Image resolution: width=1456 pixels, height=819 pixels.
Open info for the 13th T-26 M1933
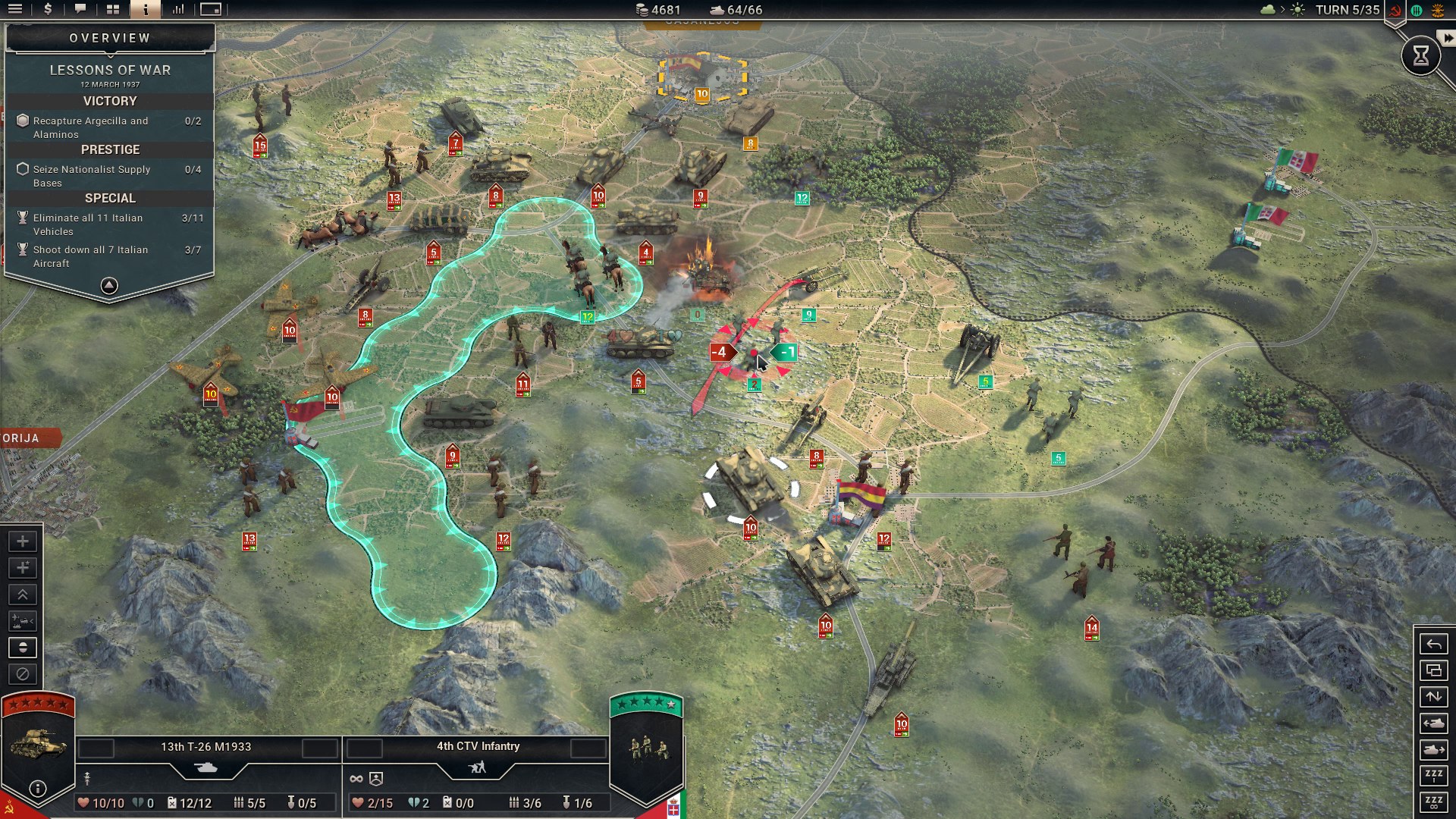38,789
